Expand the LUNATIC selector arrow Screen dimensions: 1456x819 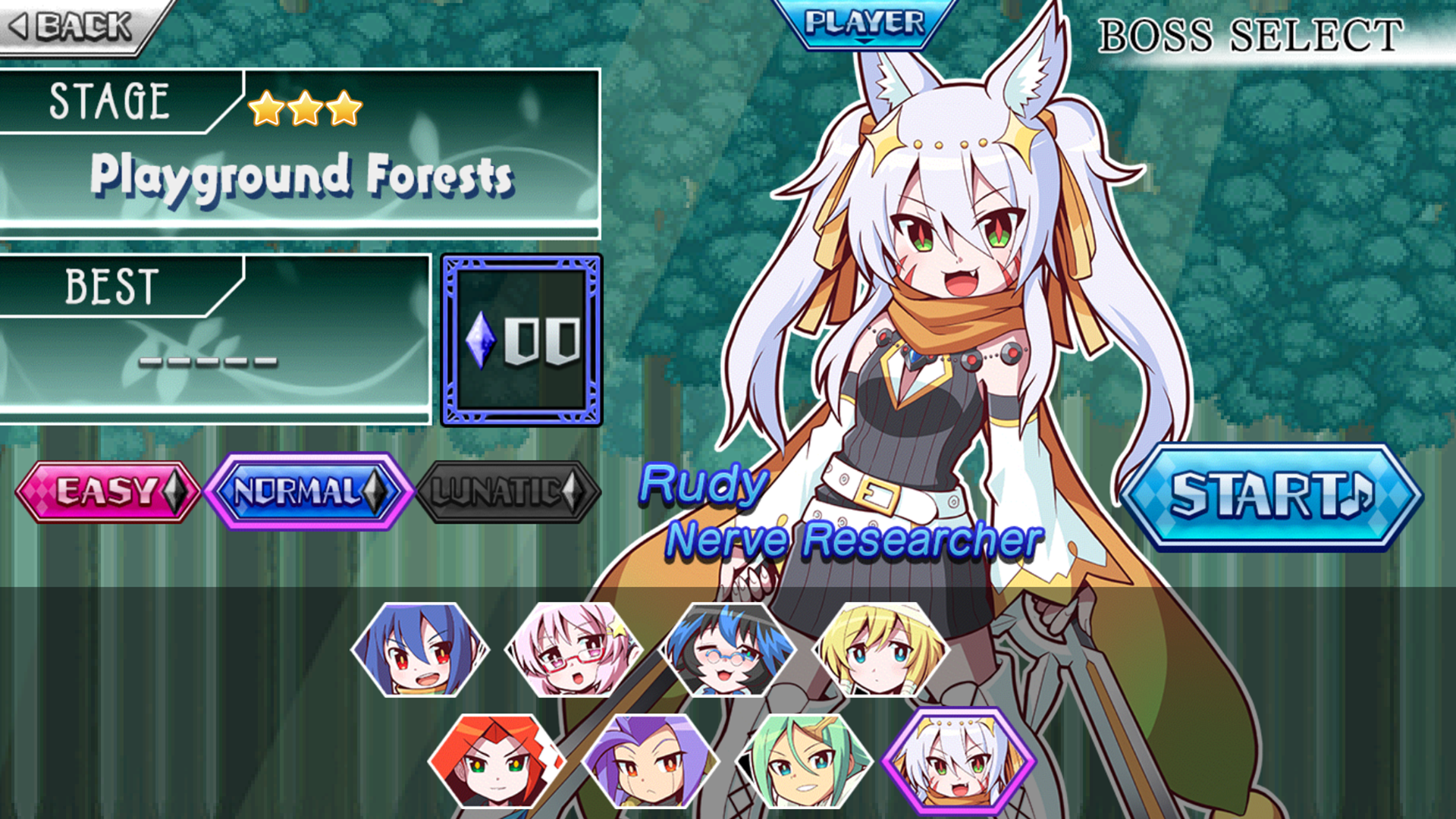point(573,490)
